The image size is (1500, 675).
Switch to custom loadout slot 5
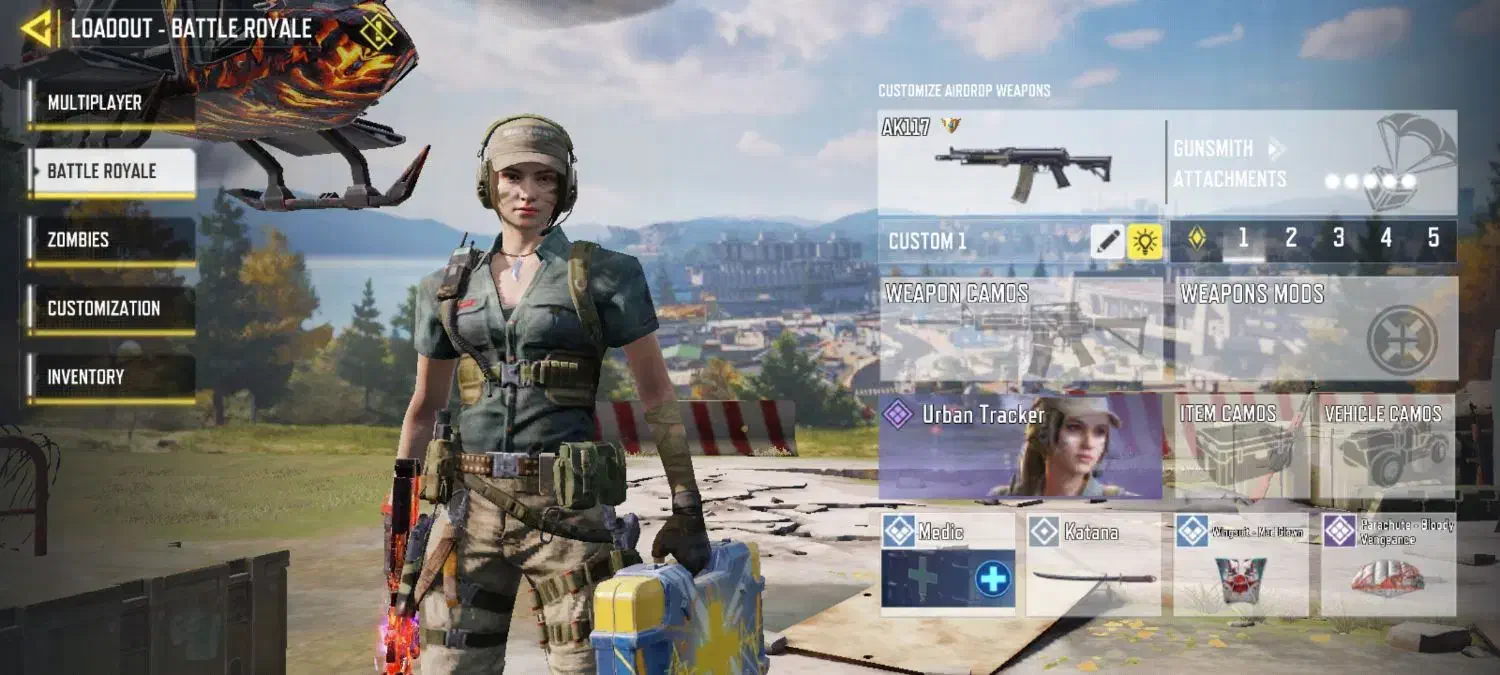(x=1433, y=239)
